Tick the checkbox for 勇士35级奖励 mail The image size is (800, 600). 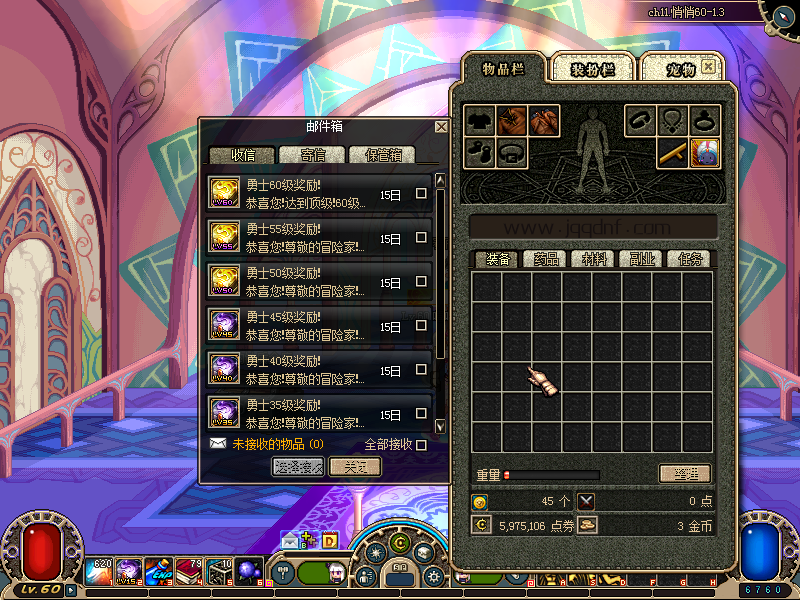[421, 414]
